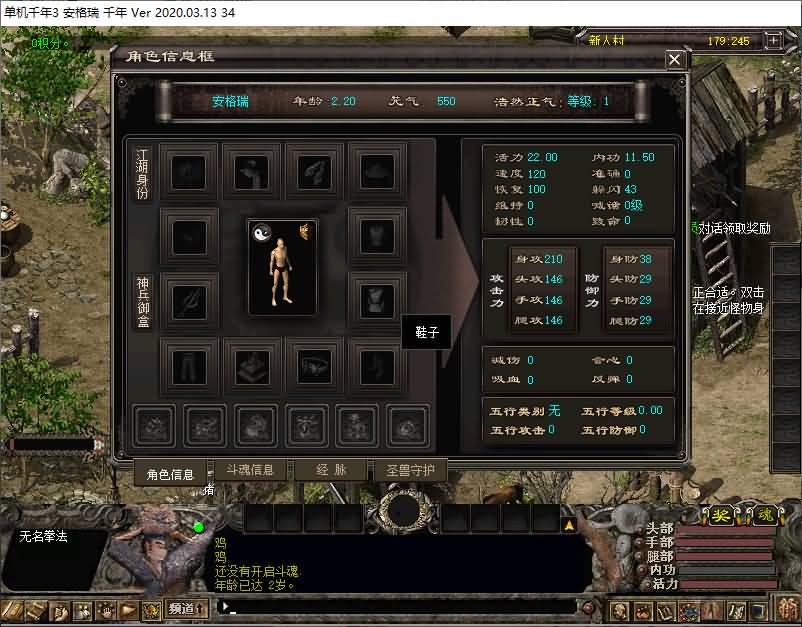Click the yellow arrow beside the hotbar
The width and height of the screenshot is (802, 627).
pos(569,524)
